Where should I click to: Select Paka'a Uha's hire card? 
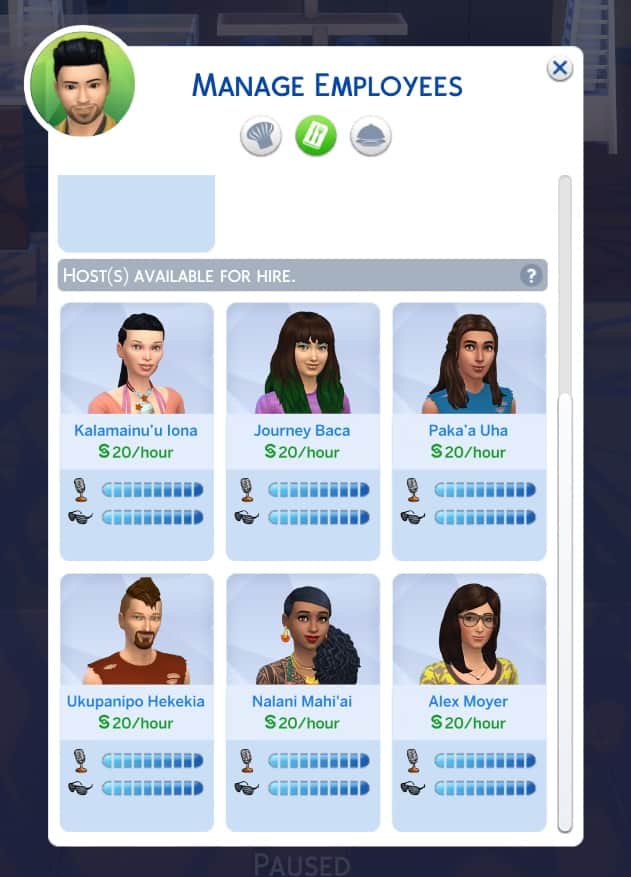[x=468, y=430]
